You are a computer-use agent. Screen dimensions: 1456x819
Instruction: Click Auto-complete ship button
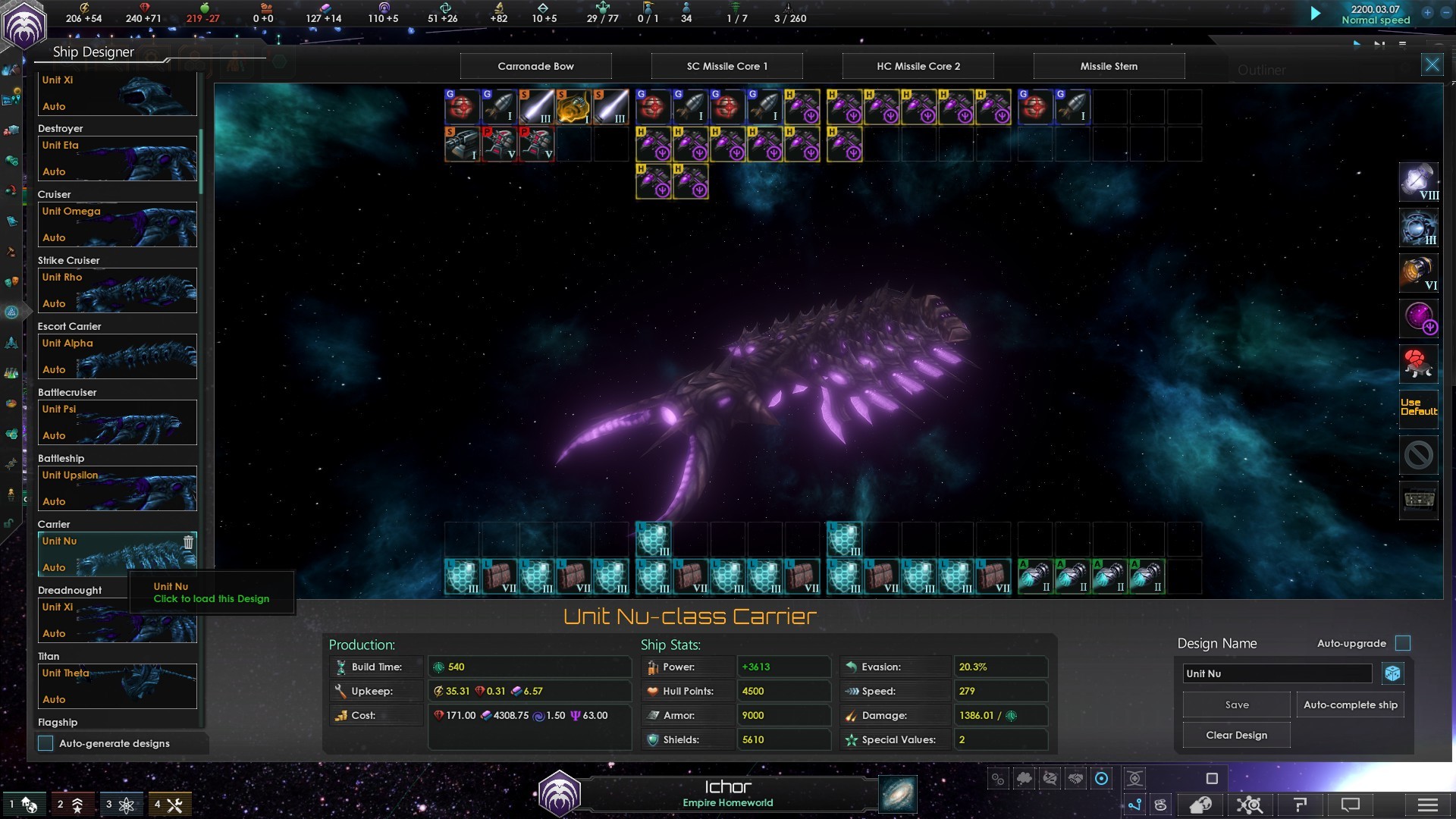tap(1350, 704)
